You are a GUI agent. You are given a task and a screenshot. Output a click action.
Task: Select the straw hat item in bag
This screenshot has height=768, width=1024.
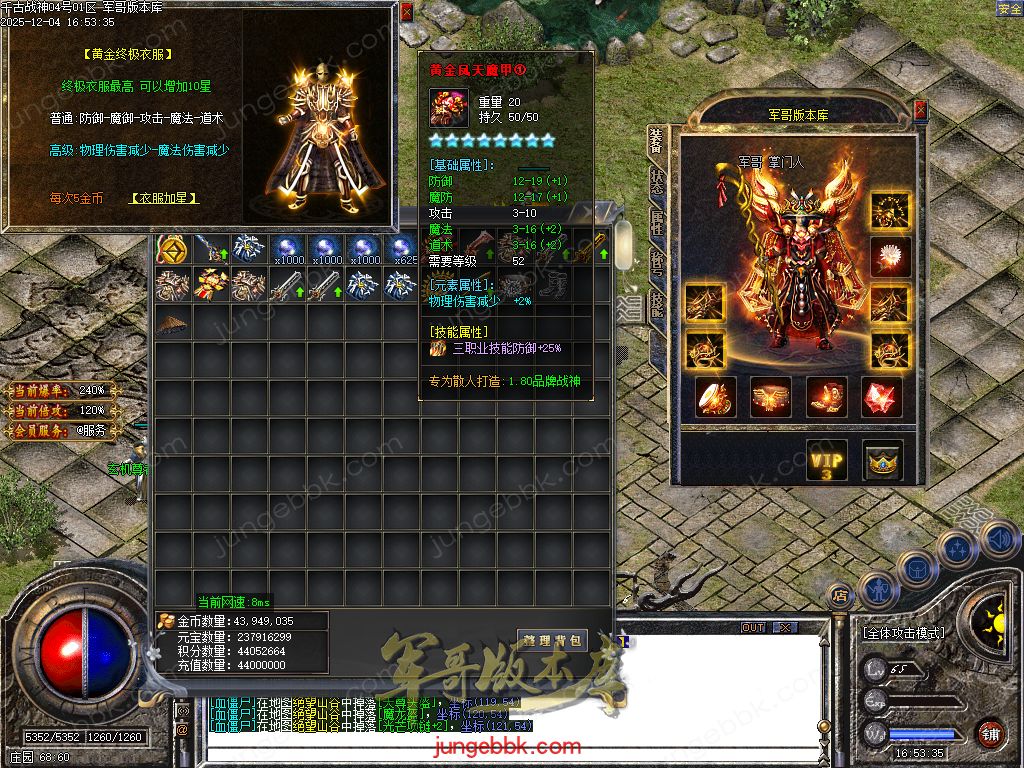[173, 322]
